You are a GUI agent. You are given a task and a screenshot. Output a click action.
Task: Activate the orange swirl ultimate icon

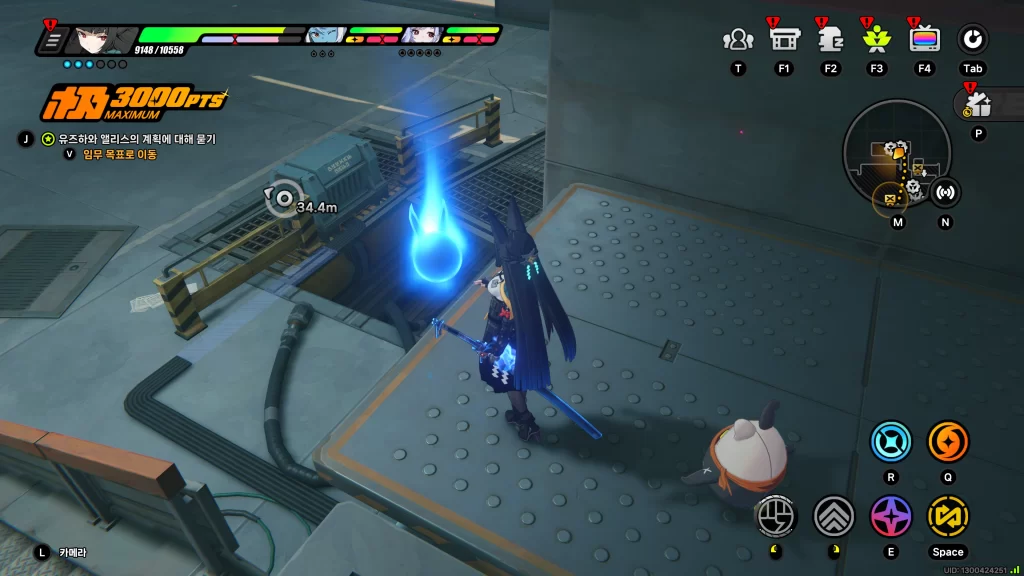tap(947, 441)
